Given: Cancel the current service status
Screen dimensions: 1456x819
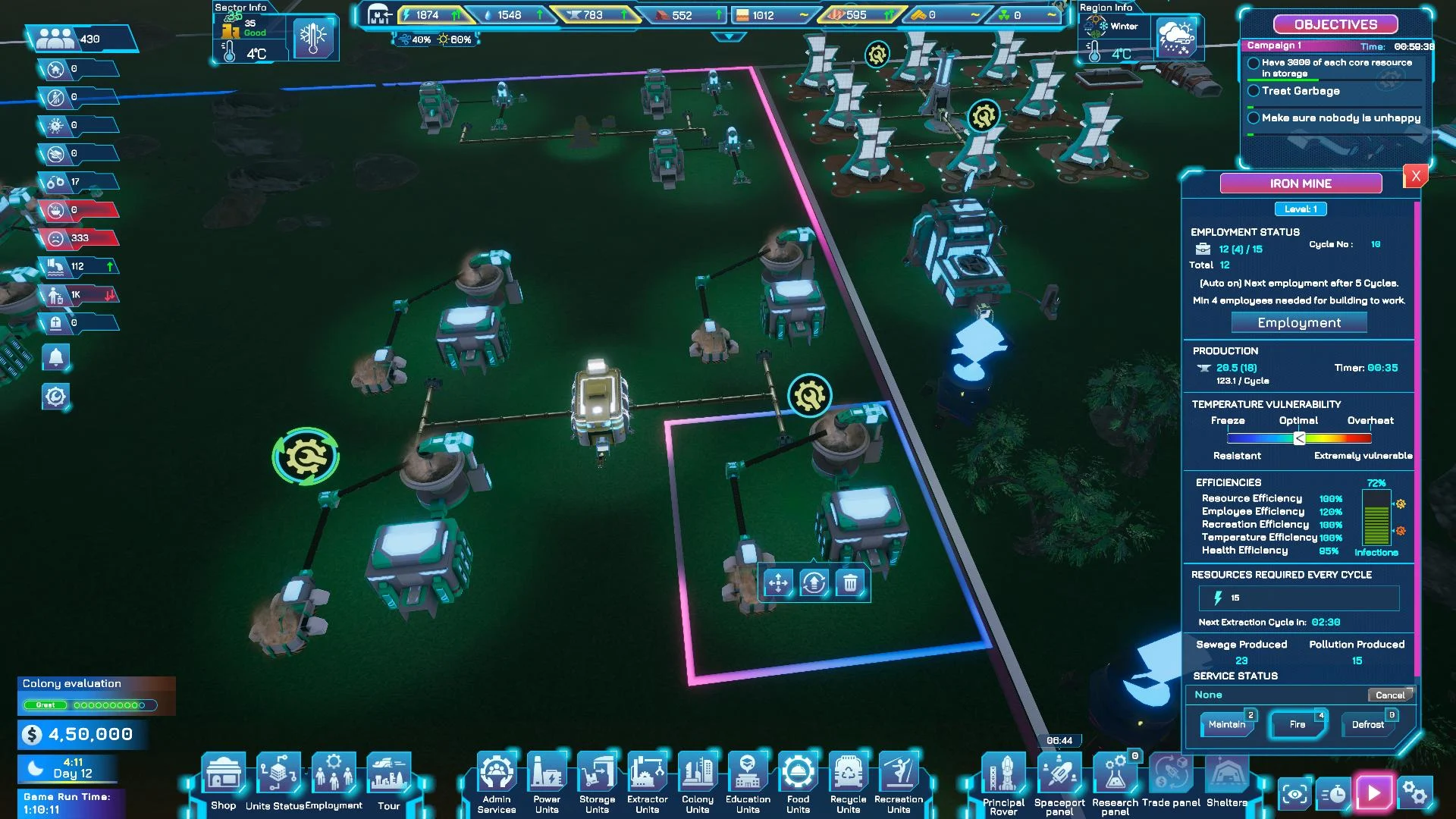Looking at the screenshot, I should pos(1390,695).
